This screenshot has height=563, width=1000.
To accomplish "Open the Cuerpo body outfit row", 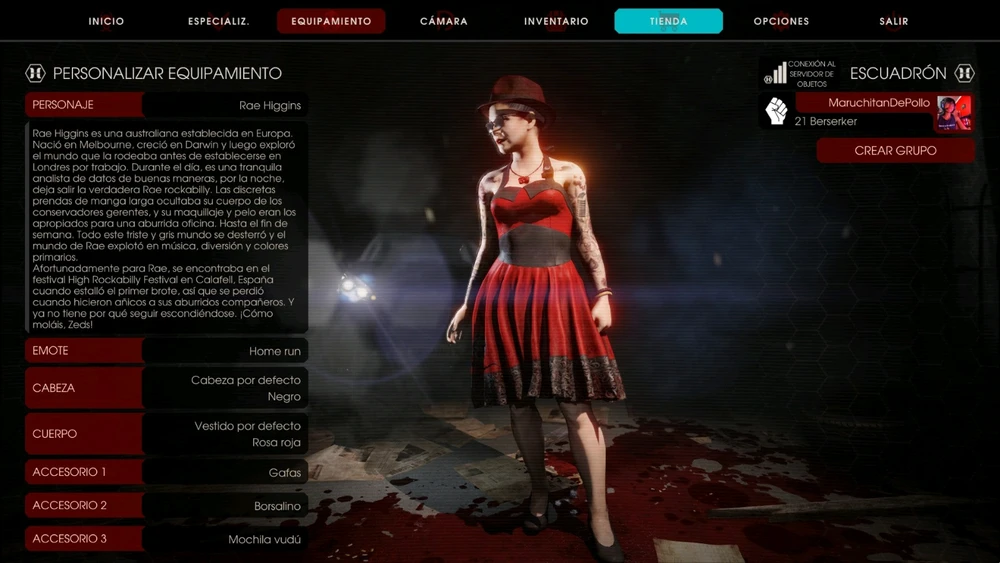I will 166,434.
